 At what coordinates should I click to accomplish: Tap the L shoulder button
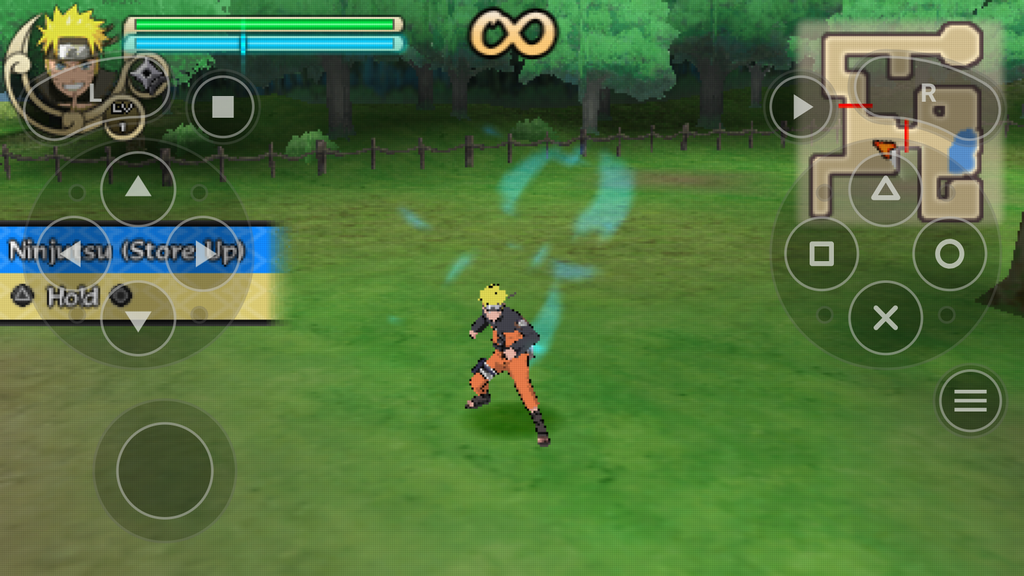tap(94, 94)
